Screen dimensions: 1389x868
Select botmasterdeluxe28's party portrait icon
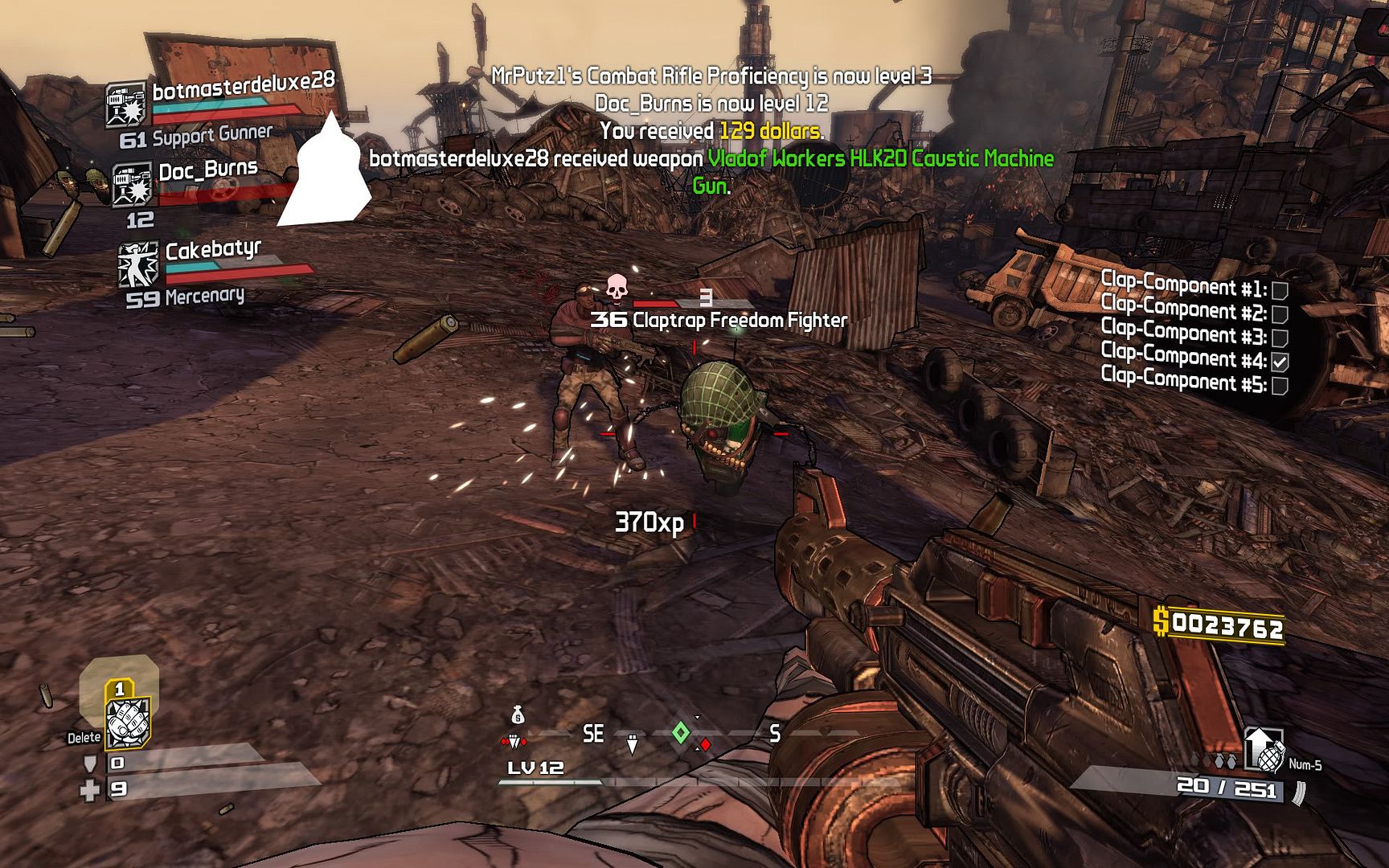pos(126,104)
